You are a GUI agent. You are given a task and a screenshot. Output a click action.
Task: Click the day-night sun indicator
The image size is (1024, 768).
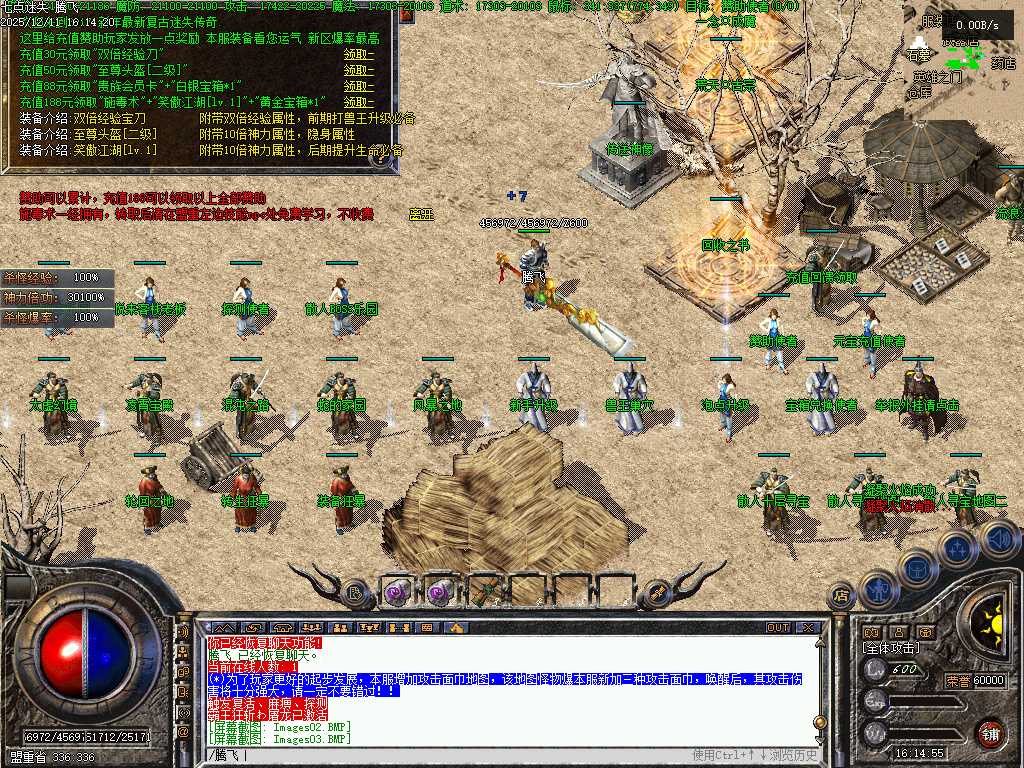click(992, 625)
